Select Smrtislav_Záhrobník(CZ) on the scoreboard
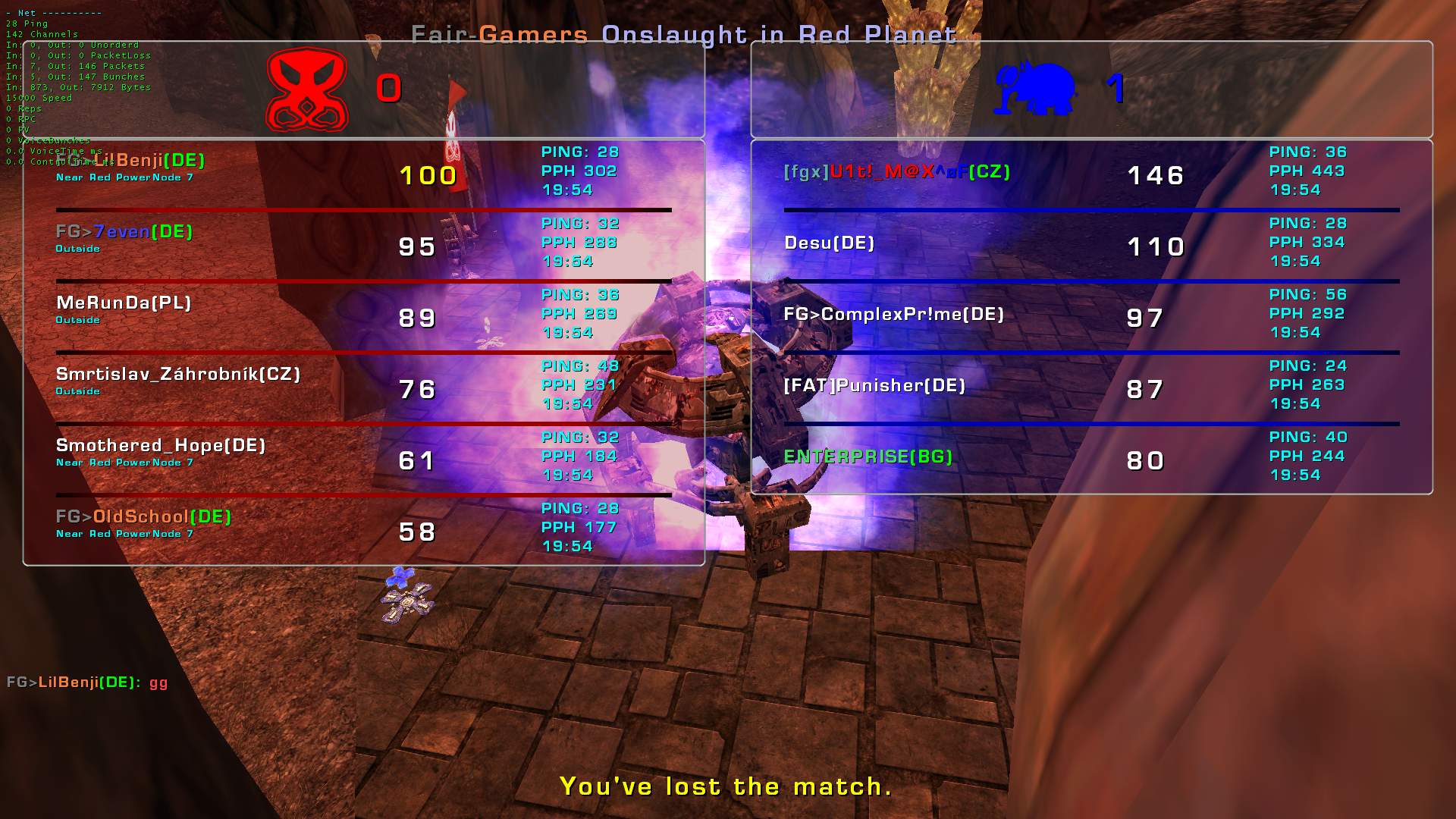1456x819 pixels. [178, 375]
